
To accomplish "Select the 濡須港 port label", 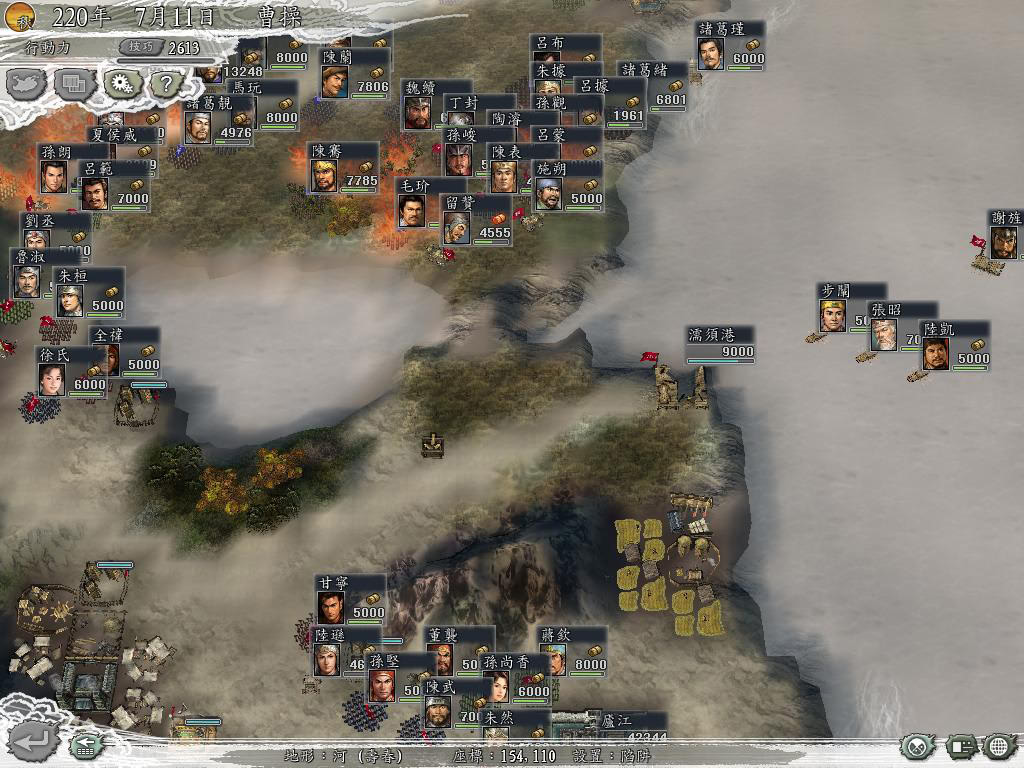I will [x=720, y=343].
